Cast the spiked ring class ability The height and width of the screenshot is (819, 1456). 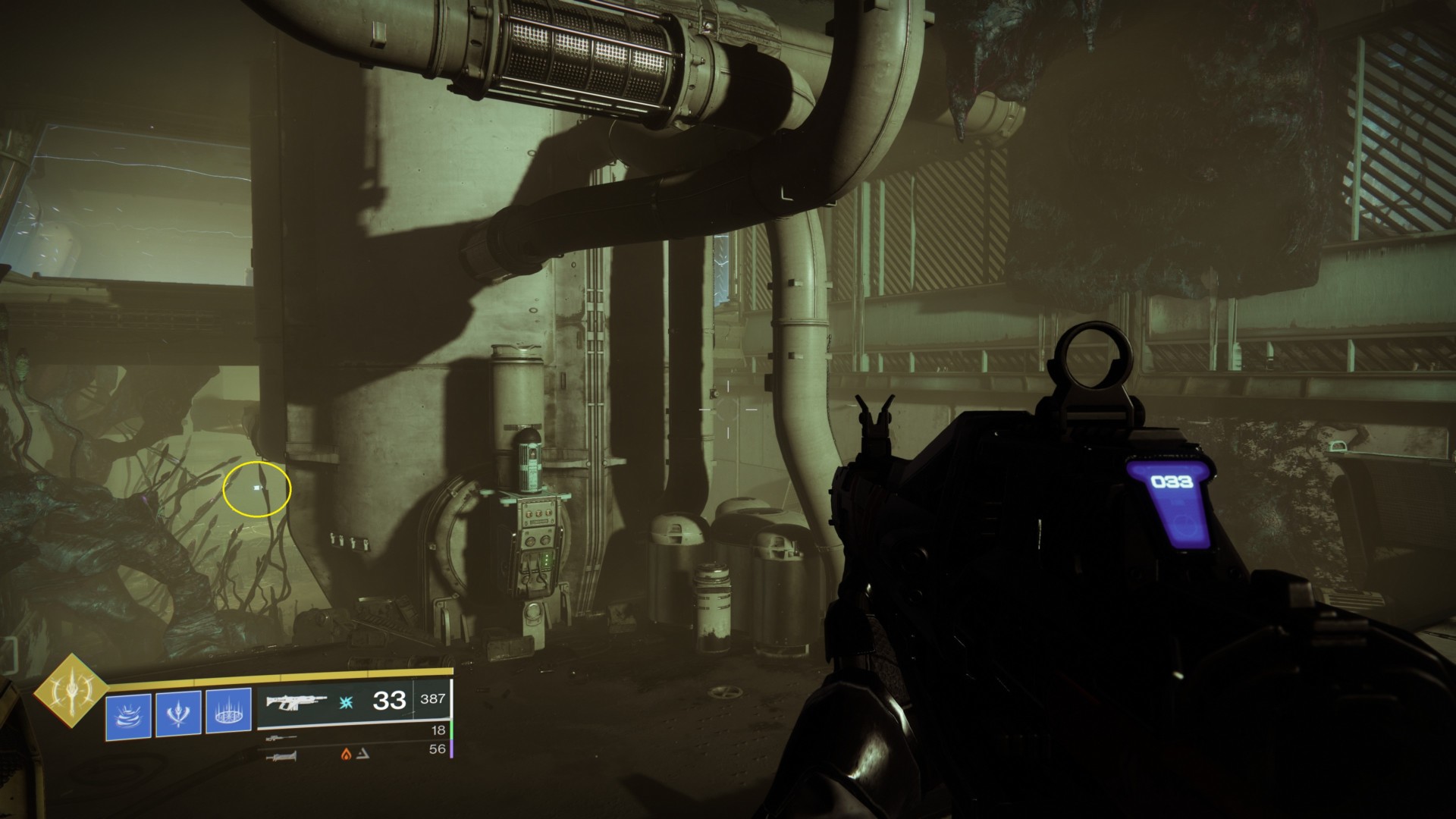click(x=228, y=714)
